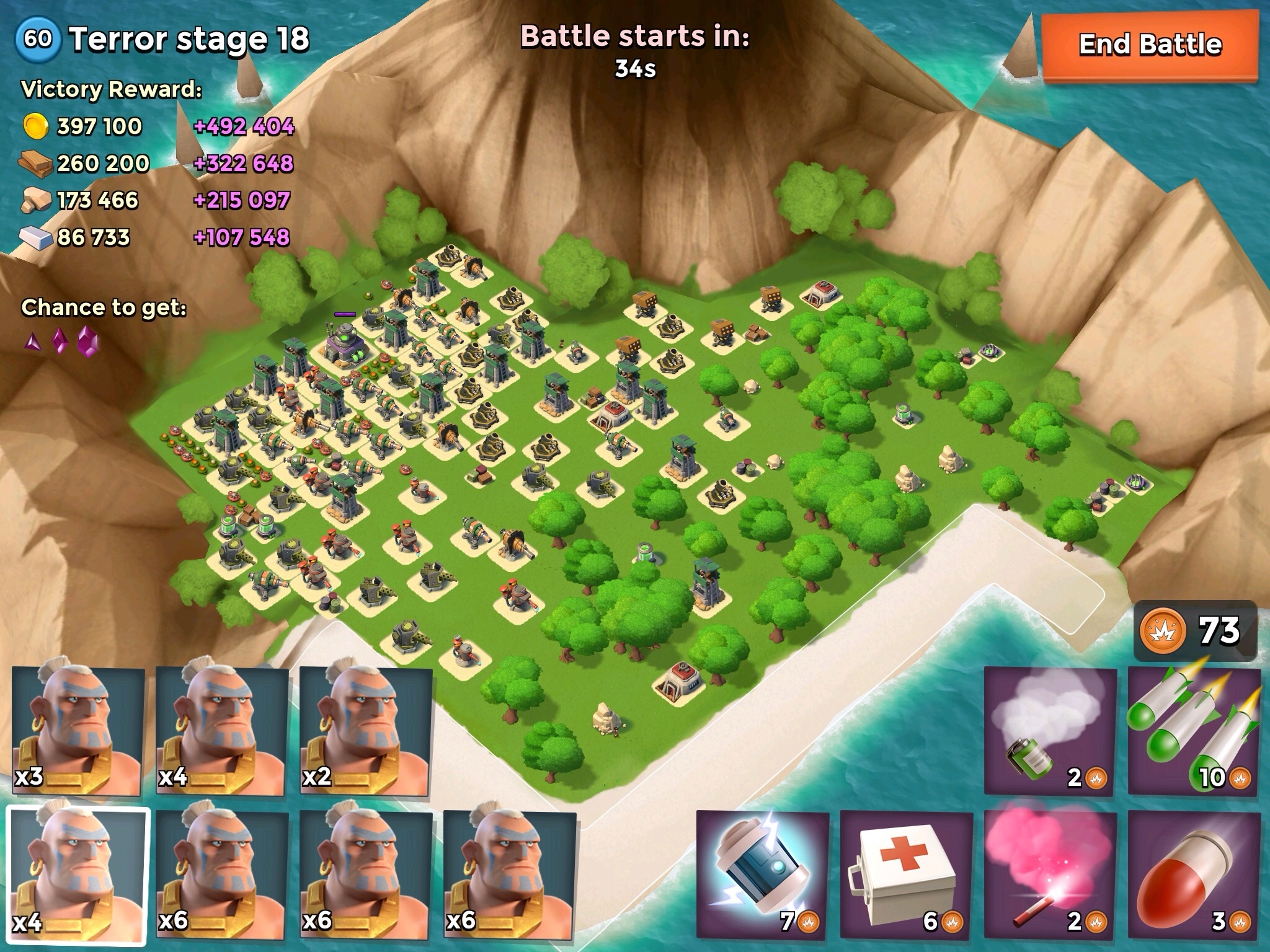The height and width of the screenshot is (952, 1270).
Task: Activate the Barrage rockets ability
Action: [x=1194, y=731]
